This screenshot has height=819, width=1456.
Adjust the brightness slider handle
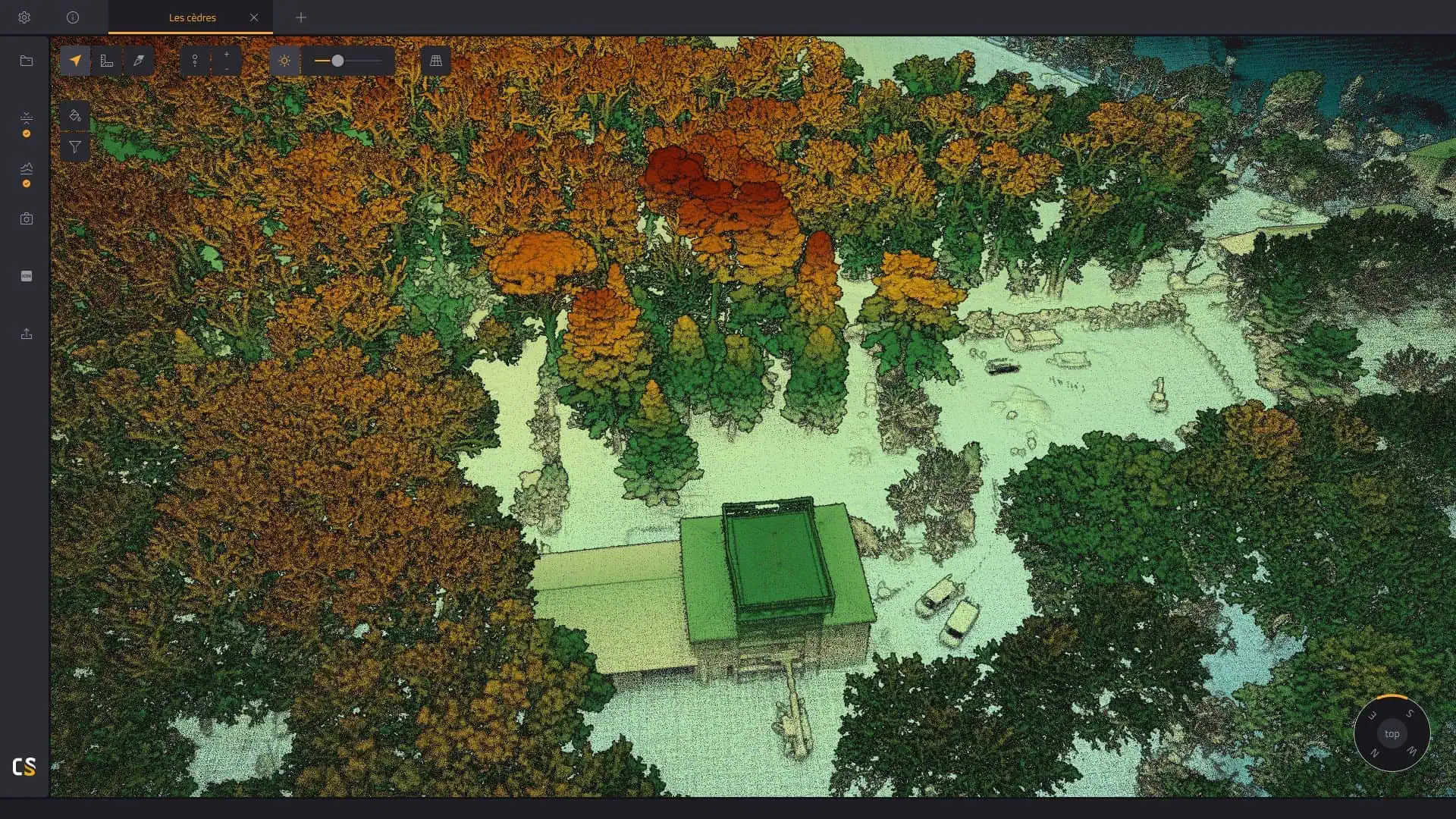pos(339,62)
